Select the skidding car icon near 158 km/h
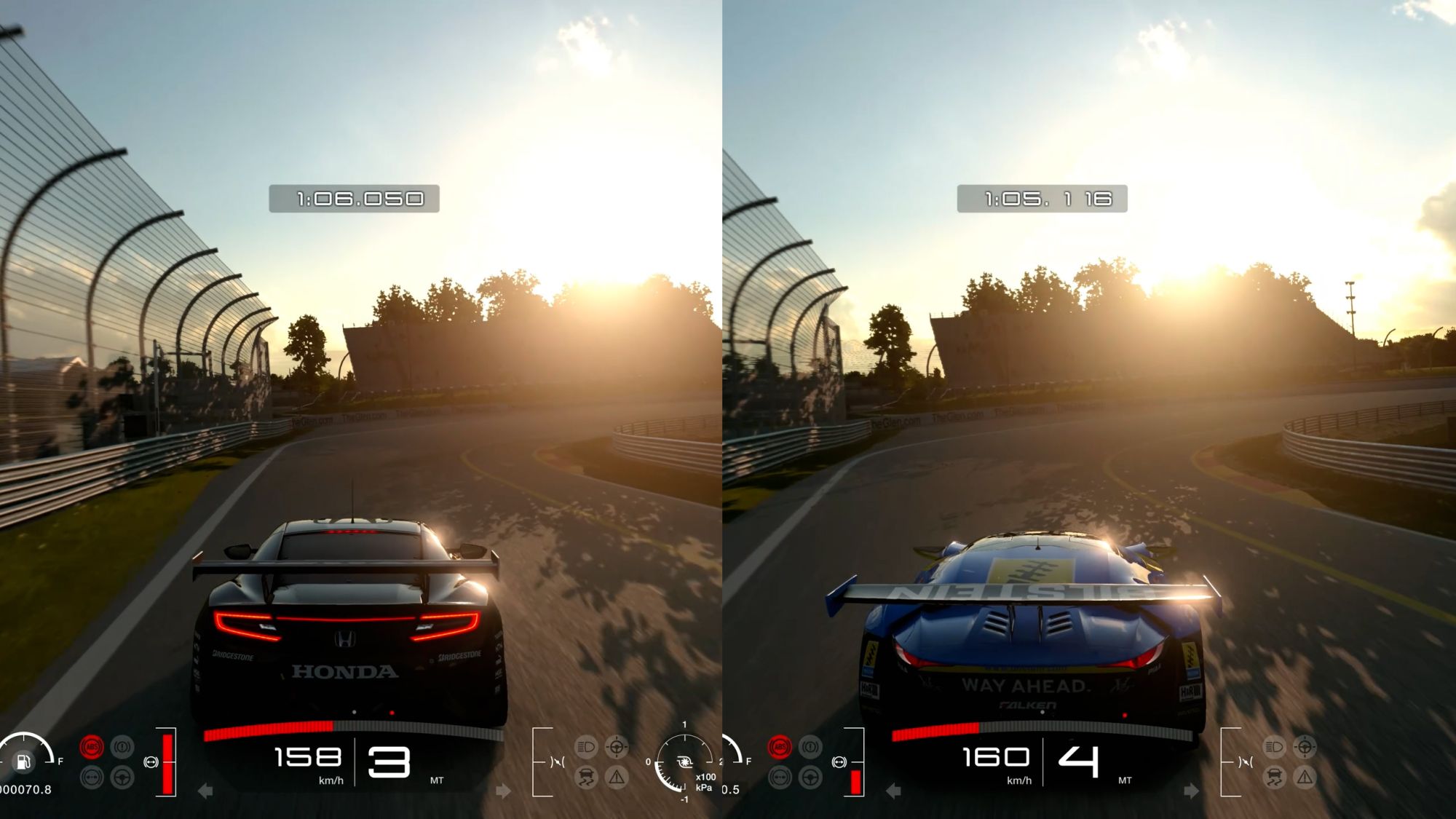The height and width of the screenshot is (819, 1456). click(586, 778)
